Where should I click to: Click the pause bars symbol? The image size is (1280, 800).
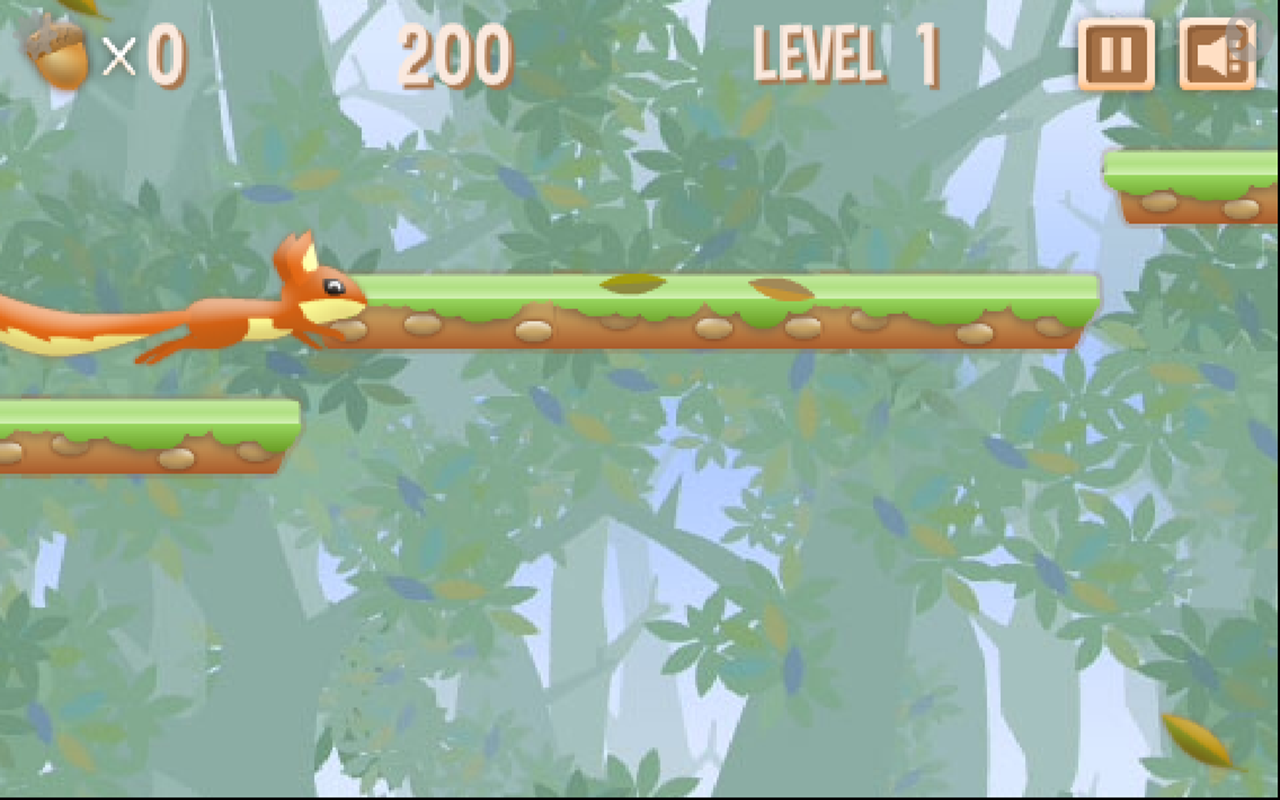click(1116, 56)
